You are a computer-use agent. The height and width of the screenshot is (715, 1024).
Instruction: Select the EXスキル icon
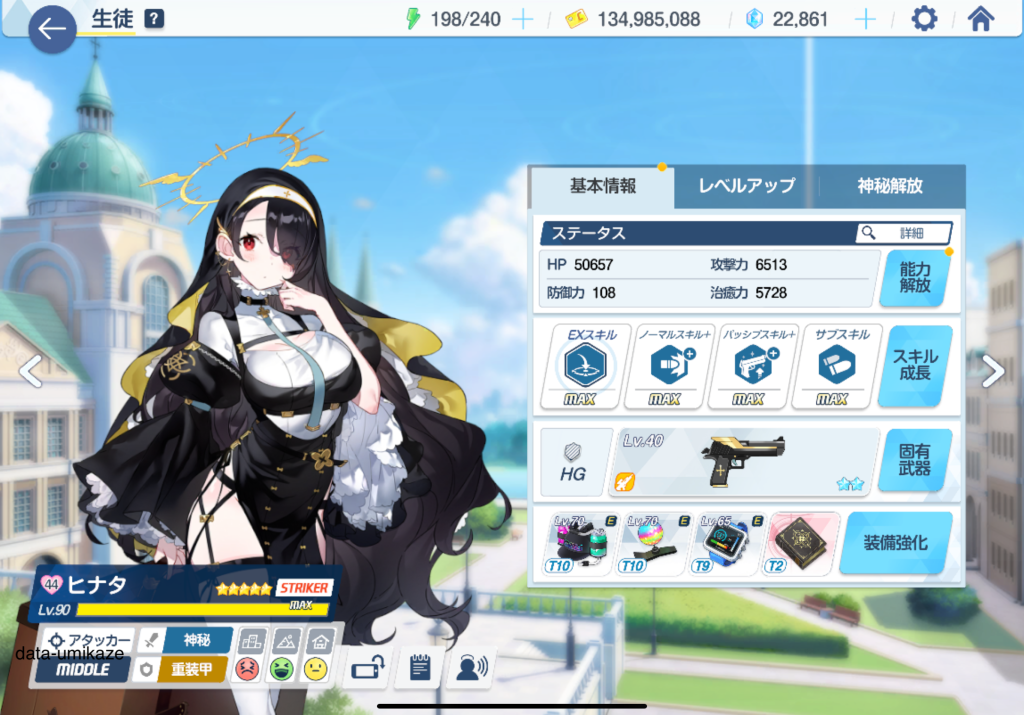(x=585, y=367)
